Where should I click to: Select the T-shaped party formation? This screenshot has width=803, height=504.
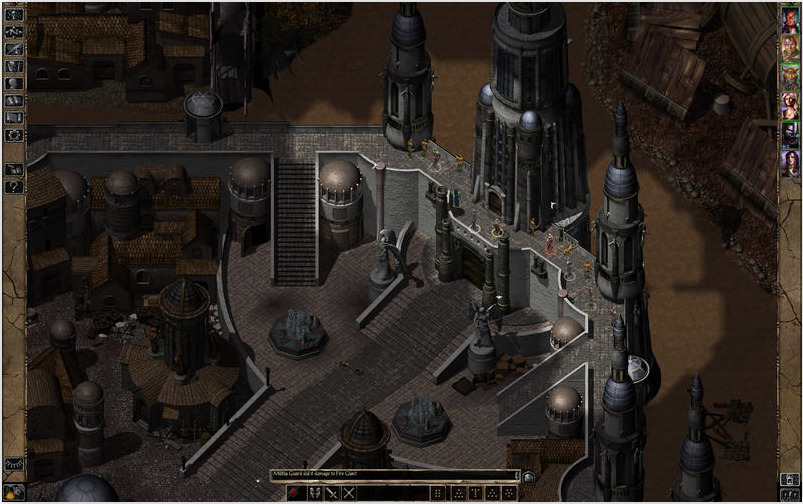[474, 493]
